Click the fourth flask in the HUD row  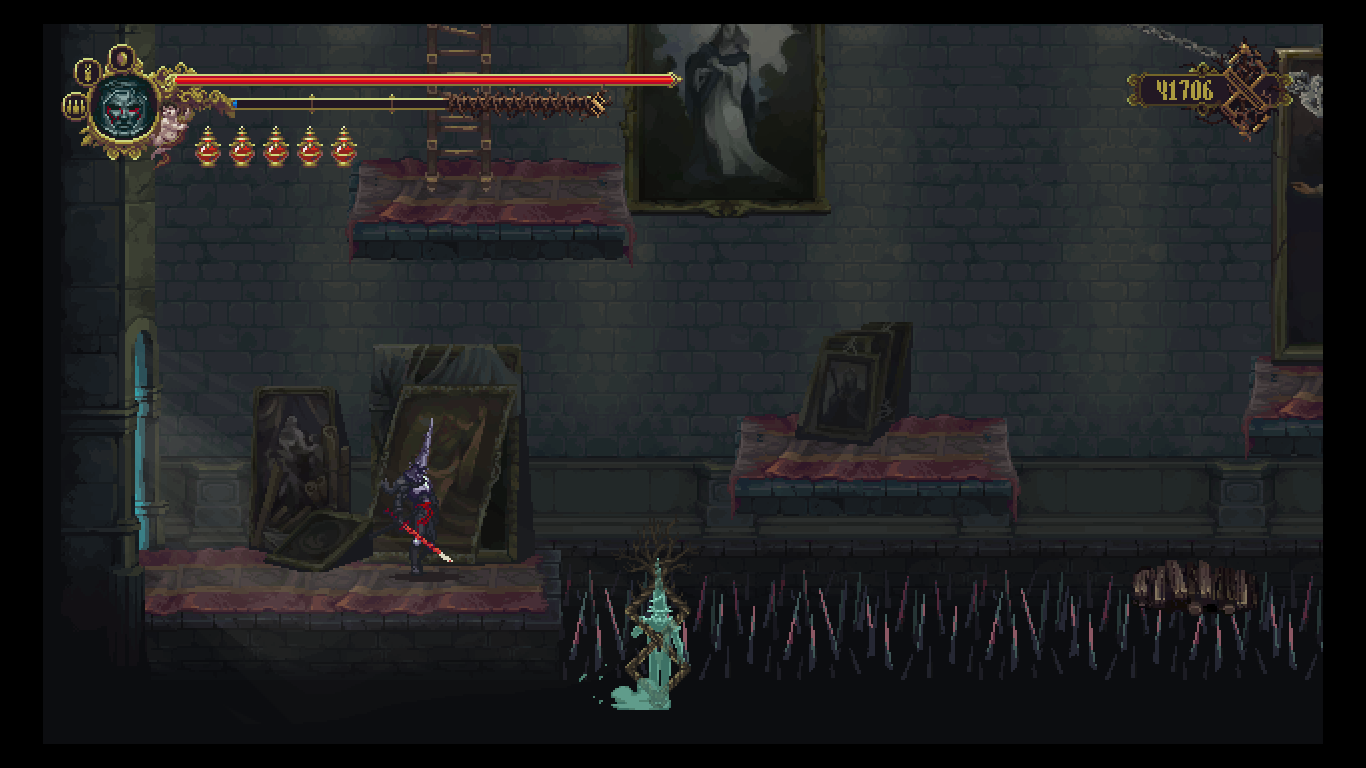point(309,148)
